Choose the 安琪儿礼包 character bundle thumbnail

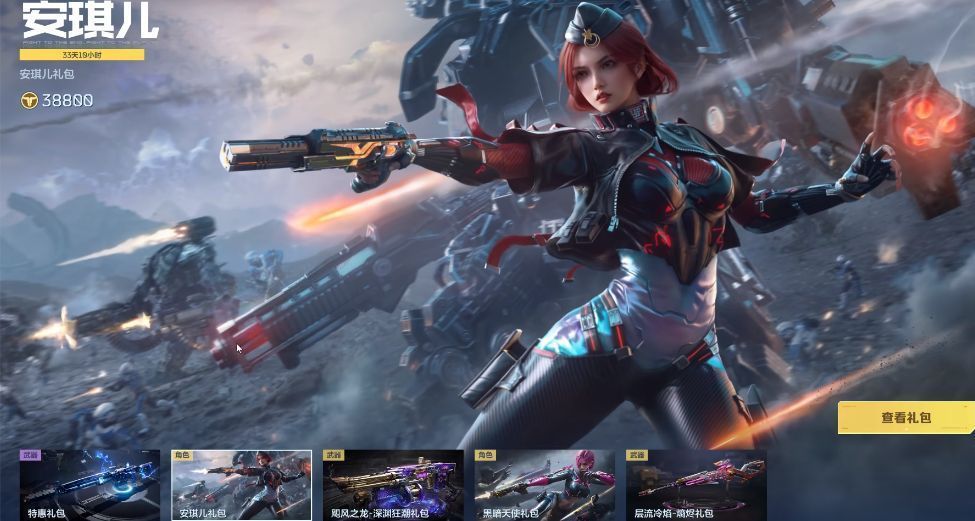(241, 485)
